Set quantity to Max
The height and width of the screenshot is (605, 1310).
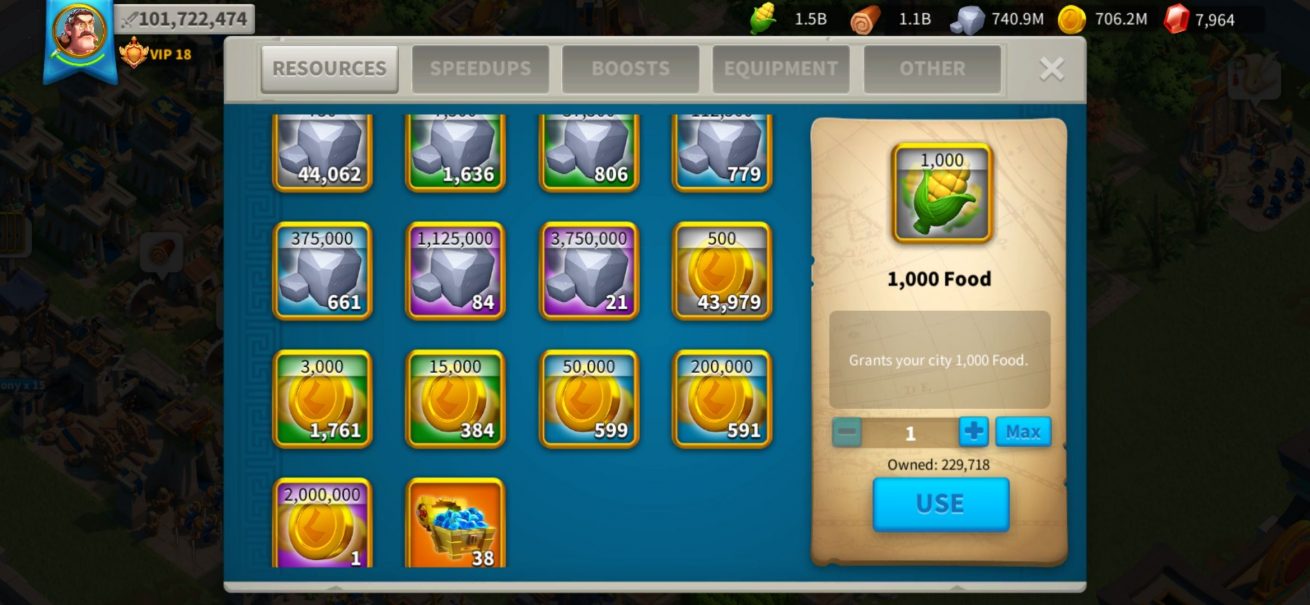[x=1022, y=432]
